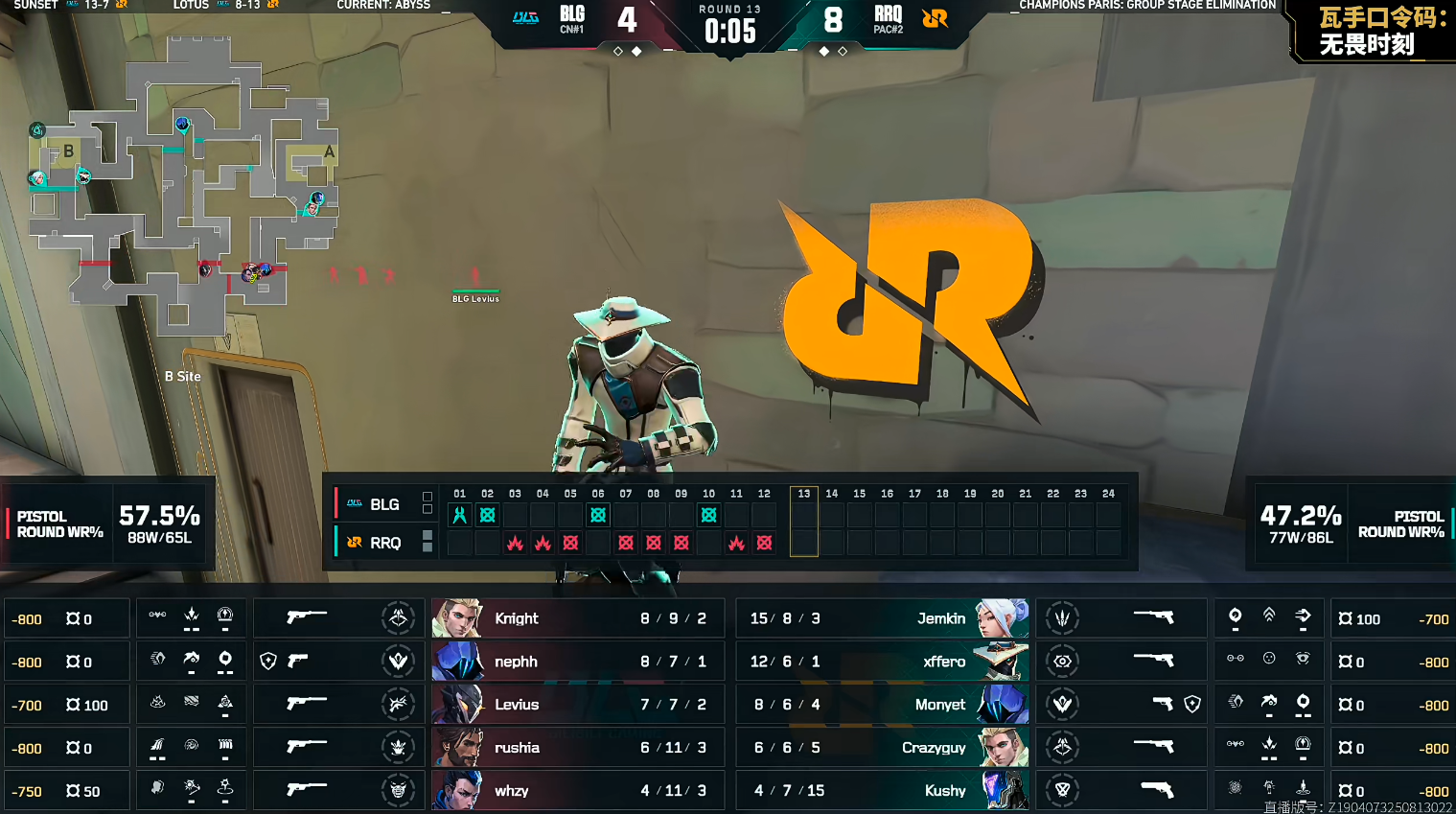The width and height of the screenshot is (1456, 814).
Task: Select rushia's scoreboard row
Action: [x=571, y=748]
